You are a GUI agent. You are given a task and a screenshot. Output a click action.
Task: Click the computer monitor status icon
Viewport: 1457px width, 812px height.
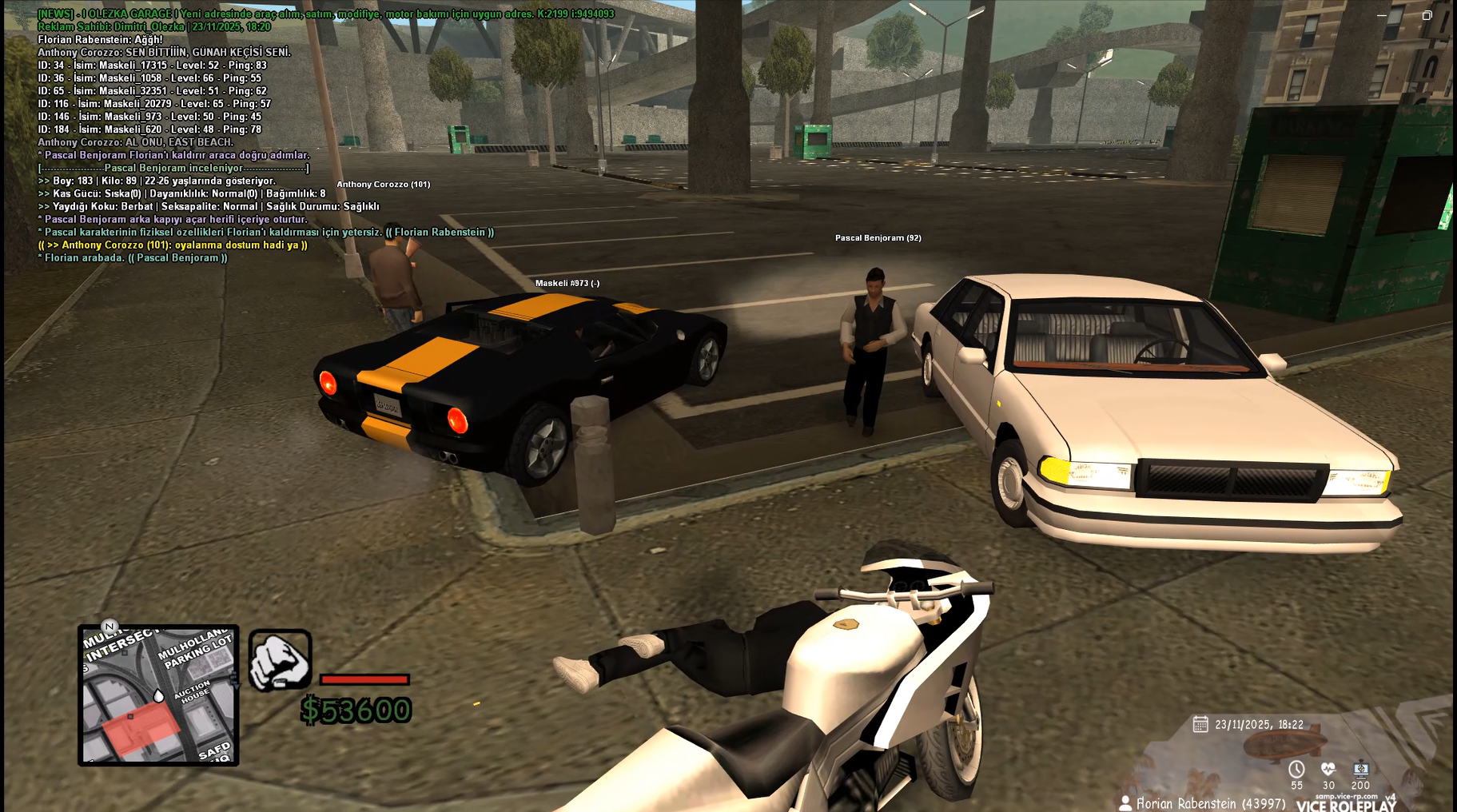[x=1360, y=769]
